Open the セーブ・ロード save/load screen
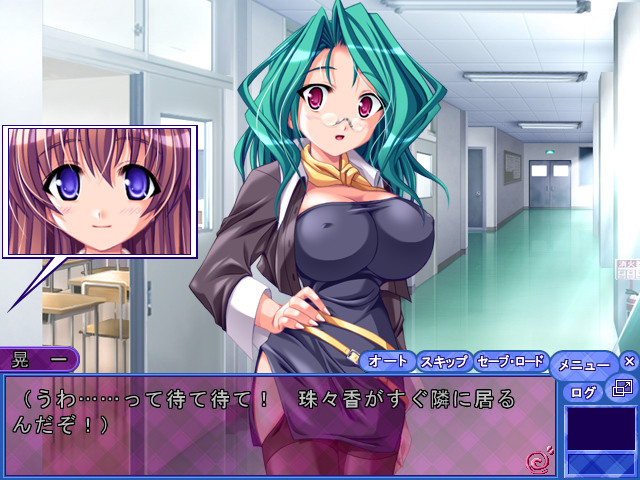Screen dimensions: 640x480 (510, 361)
